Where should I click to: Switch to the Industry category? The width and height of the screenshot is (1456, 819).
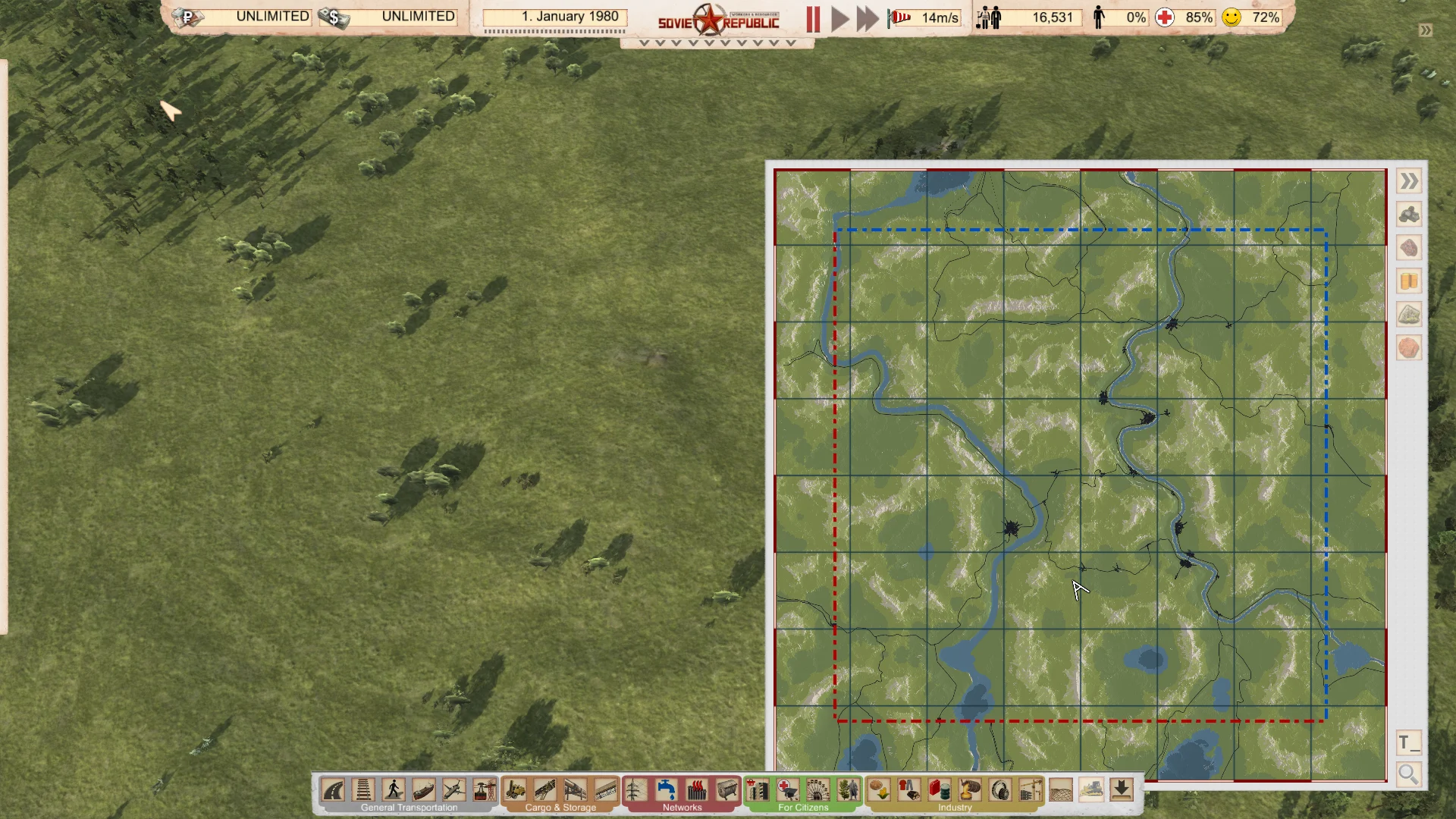955,807
